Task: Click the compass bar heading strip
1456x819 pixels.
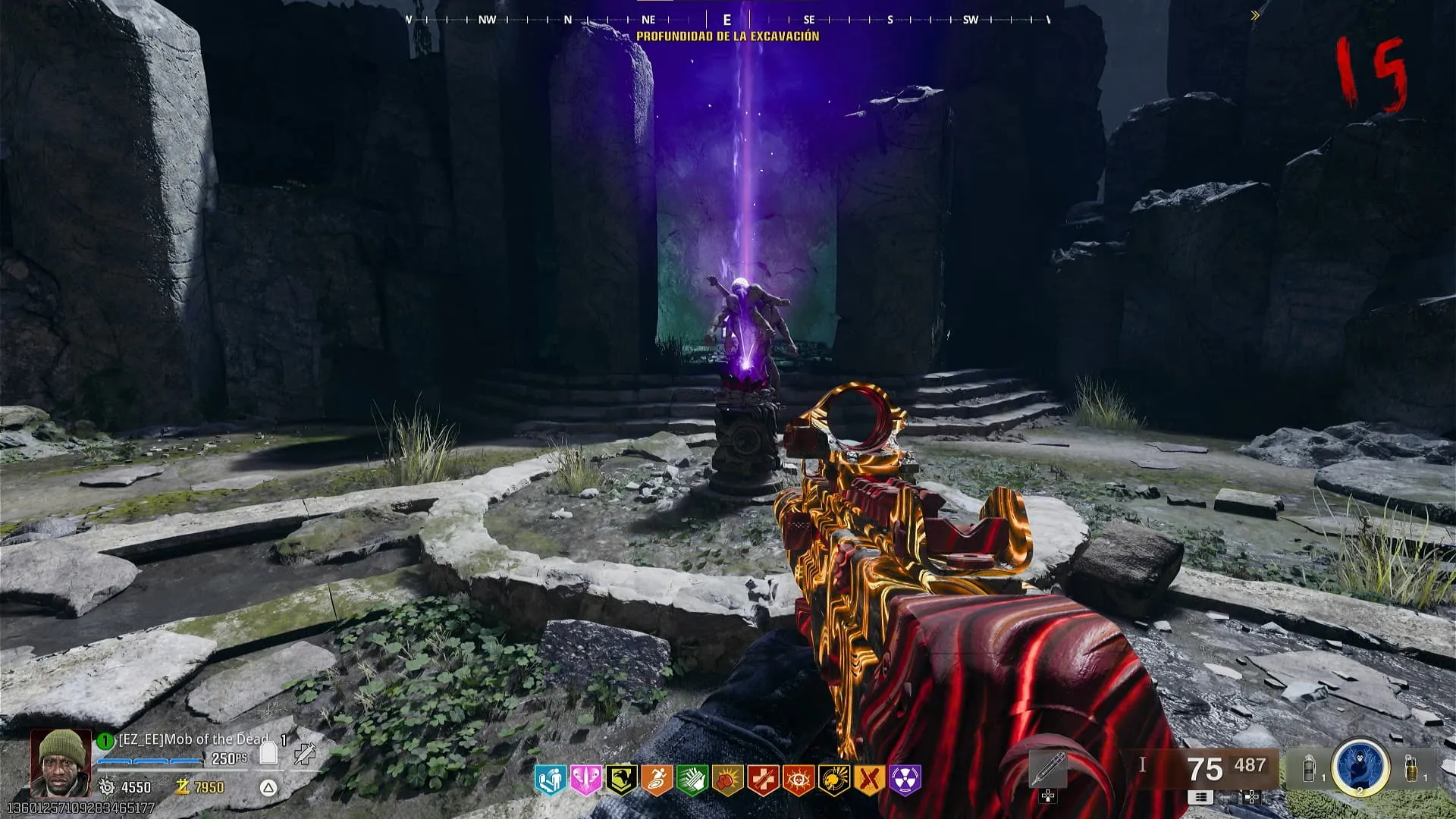Action: [728, 20]
